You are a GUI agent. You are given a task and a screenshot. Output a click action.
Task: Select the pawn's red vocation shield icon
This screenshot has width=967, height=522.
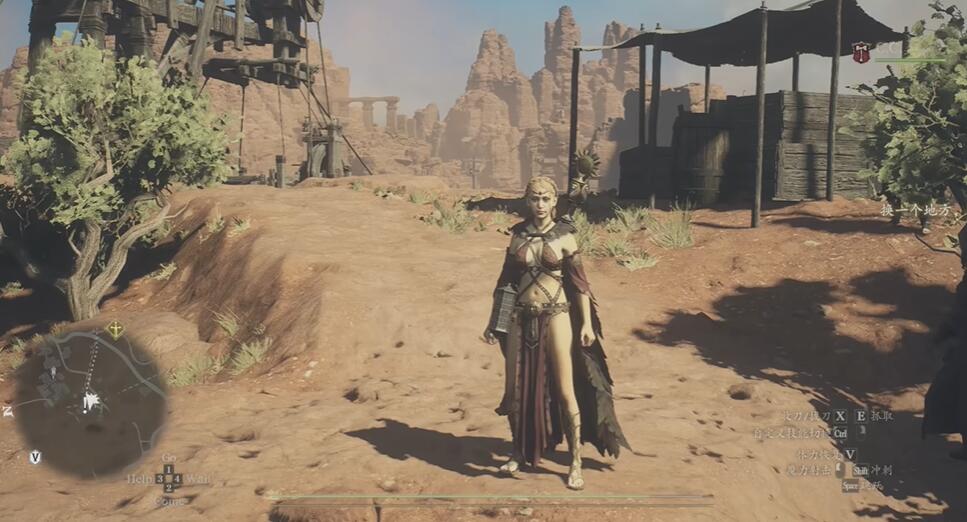point(860,52)
